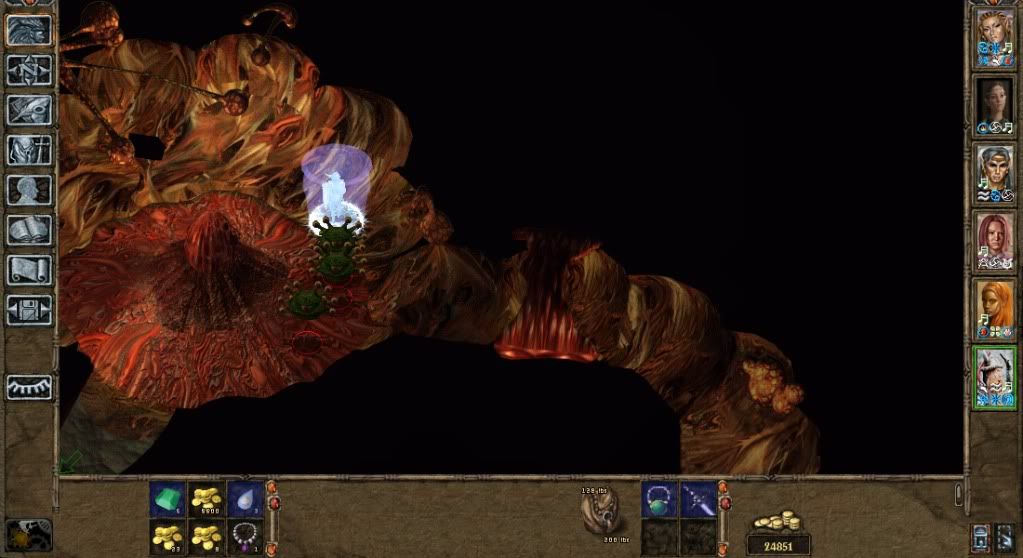Choose the red-haired woman's portrait
The image size is (1023, 558).
pyautogui.click(x=995, y=242)
